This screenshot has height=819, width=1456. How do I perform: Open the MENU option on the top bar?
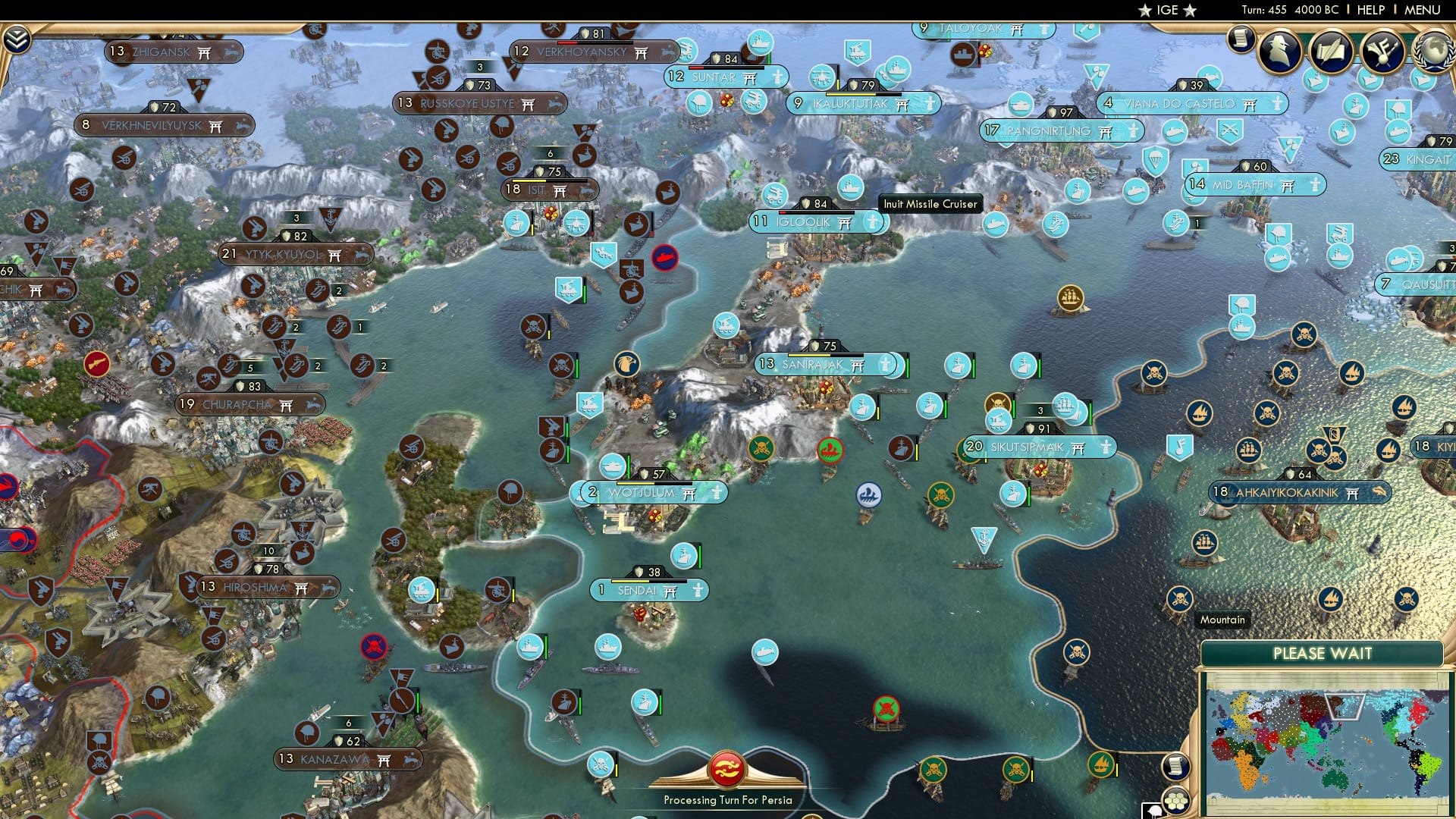click(1423, 9)
